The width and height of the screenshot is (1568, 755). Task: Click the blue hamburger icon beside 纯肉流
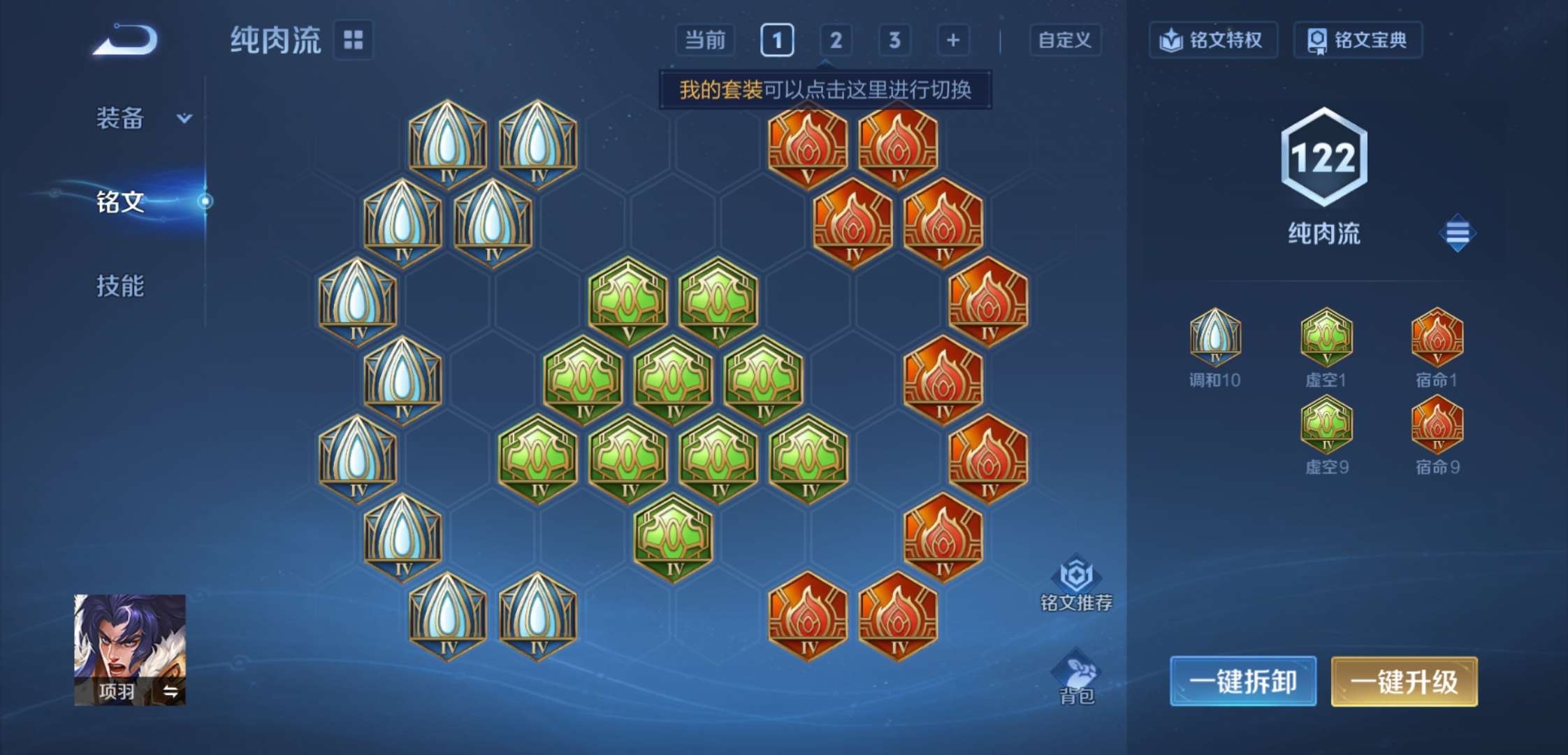(1458, 232)
